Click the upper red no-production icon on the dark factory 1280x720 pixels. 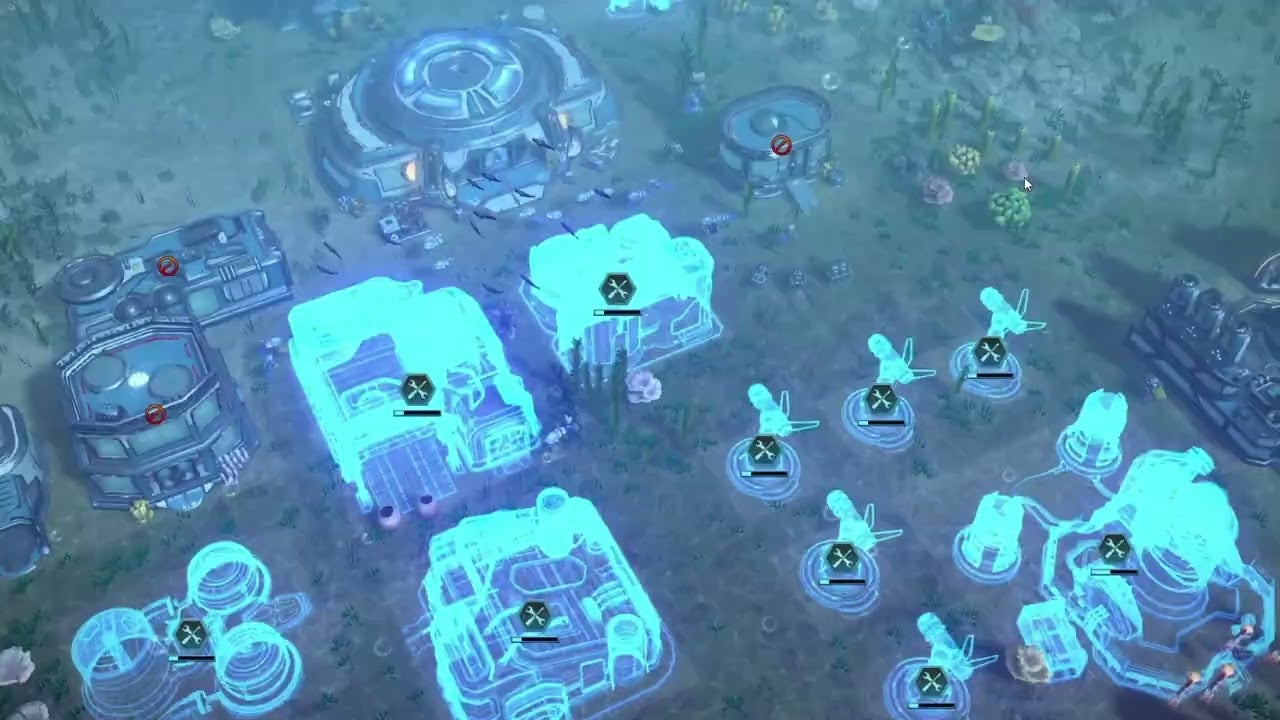[x=166, y=266]
